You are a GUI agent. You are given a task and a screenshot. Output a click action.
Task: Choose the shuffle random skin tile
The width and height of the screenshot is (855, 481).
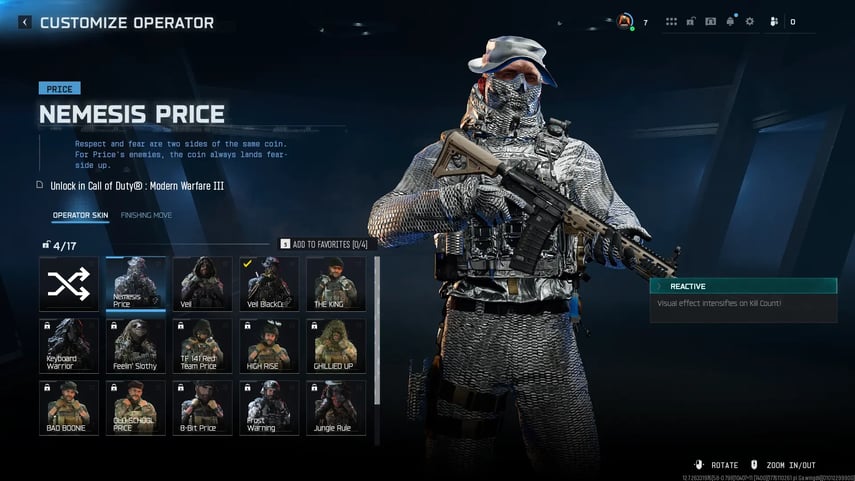69,284
